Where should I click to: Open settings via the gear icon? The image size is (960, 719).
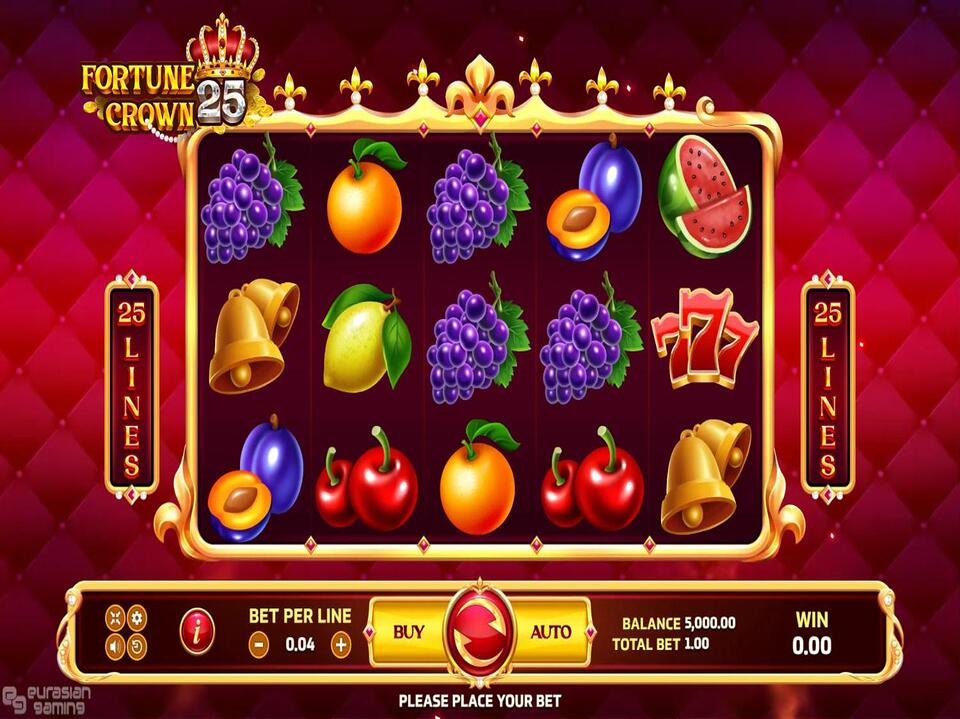[137, 617]
